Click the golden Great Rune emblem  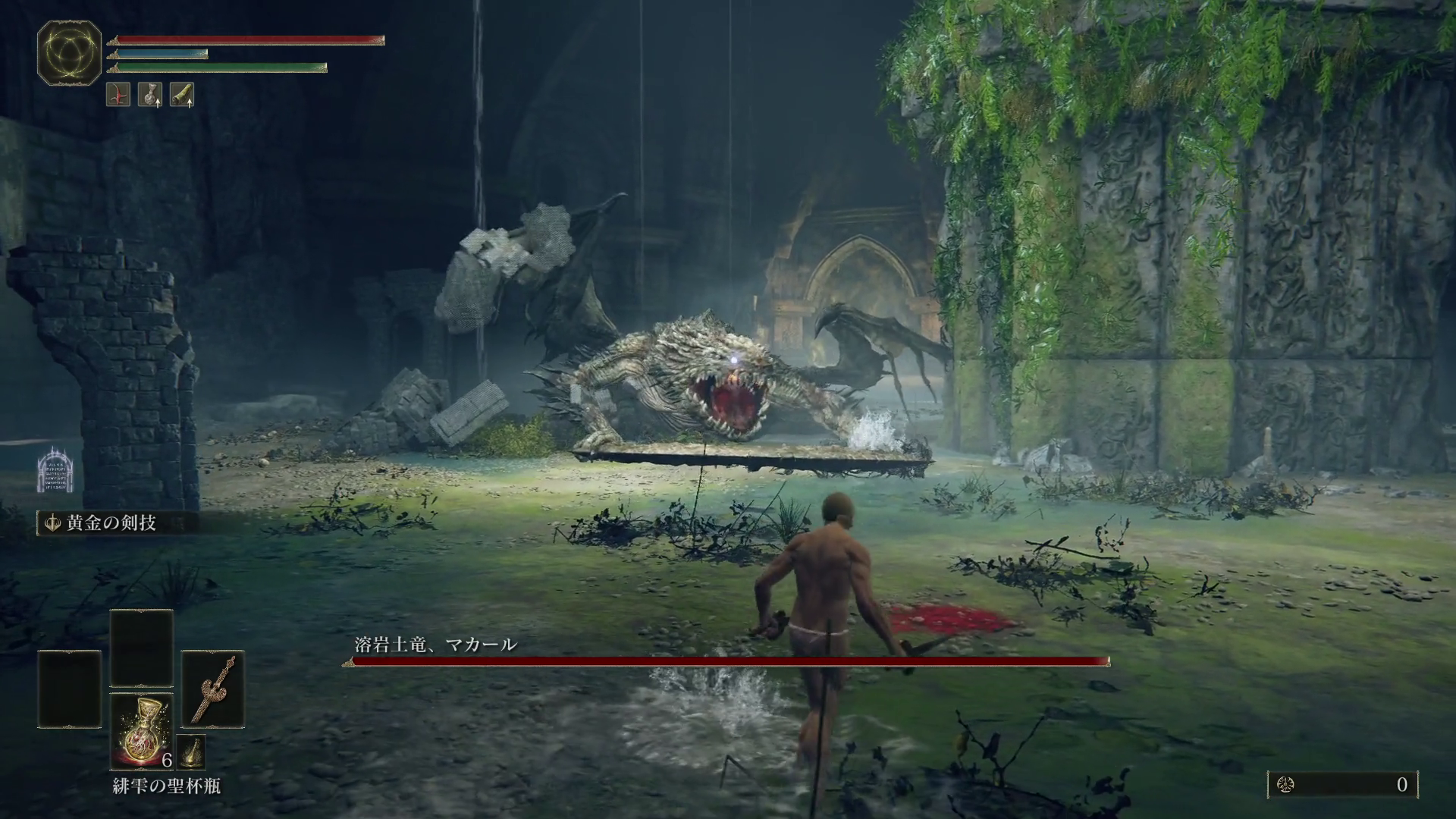tap(70, 52)
